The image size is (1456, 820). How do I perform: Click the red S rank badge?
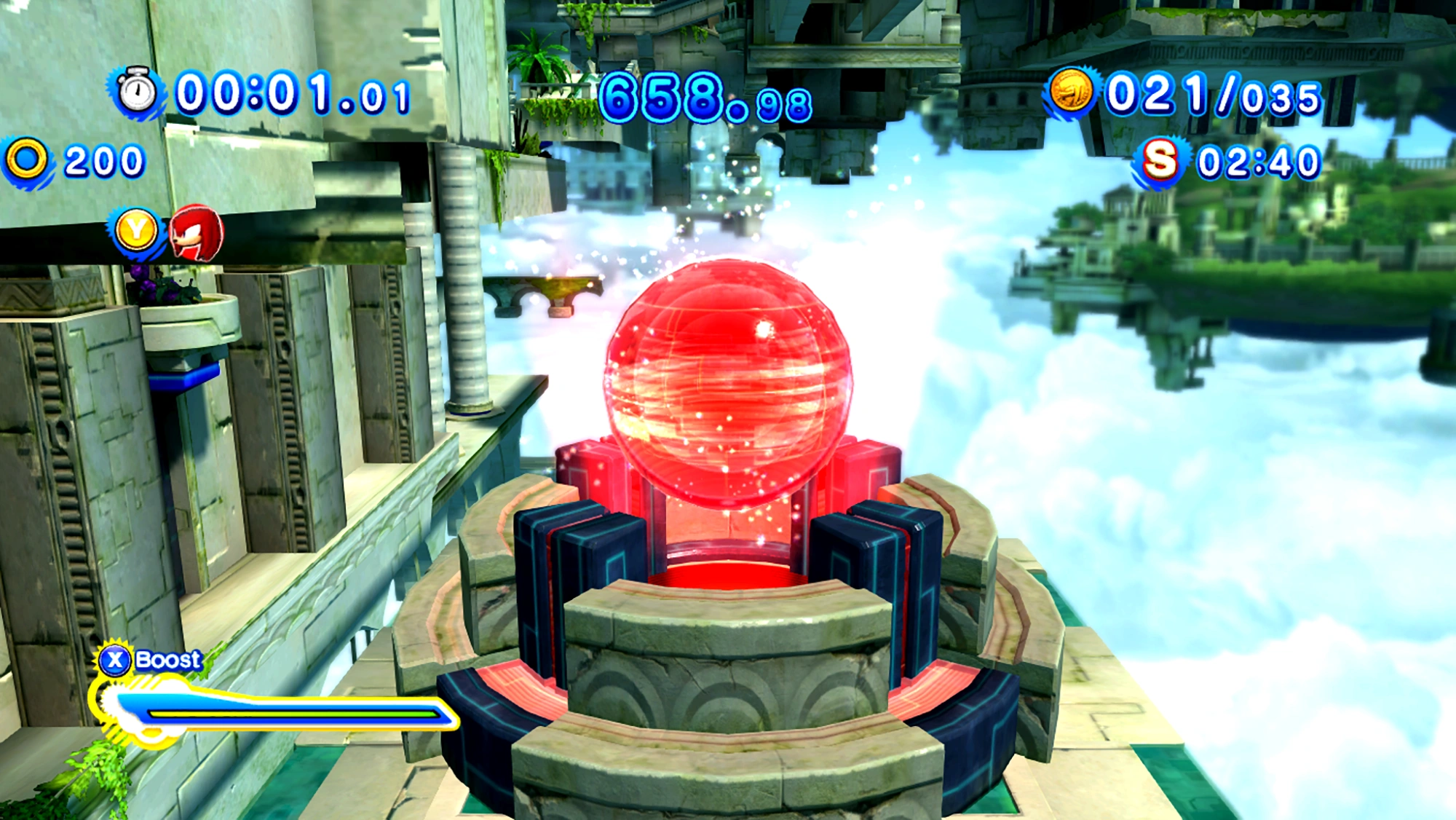tap(1159, 159)
